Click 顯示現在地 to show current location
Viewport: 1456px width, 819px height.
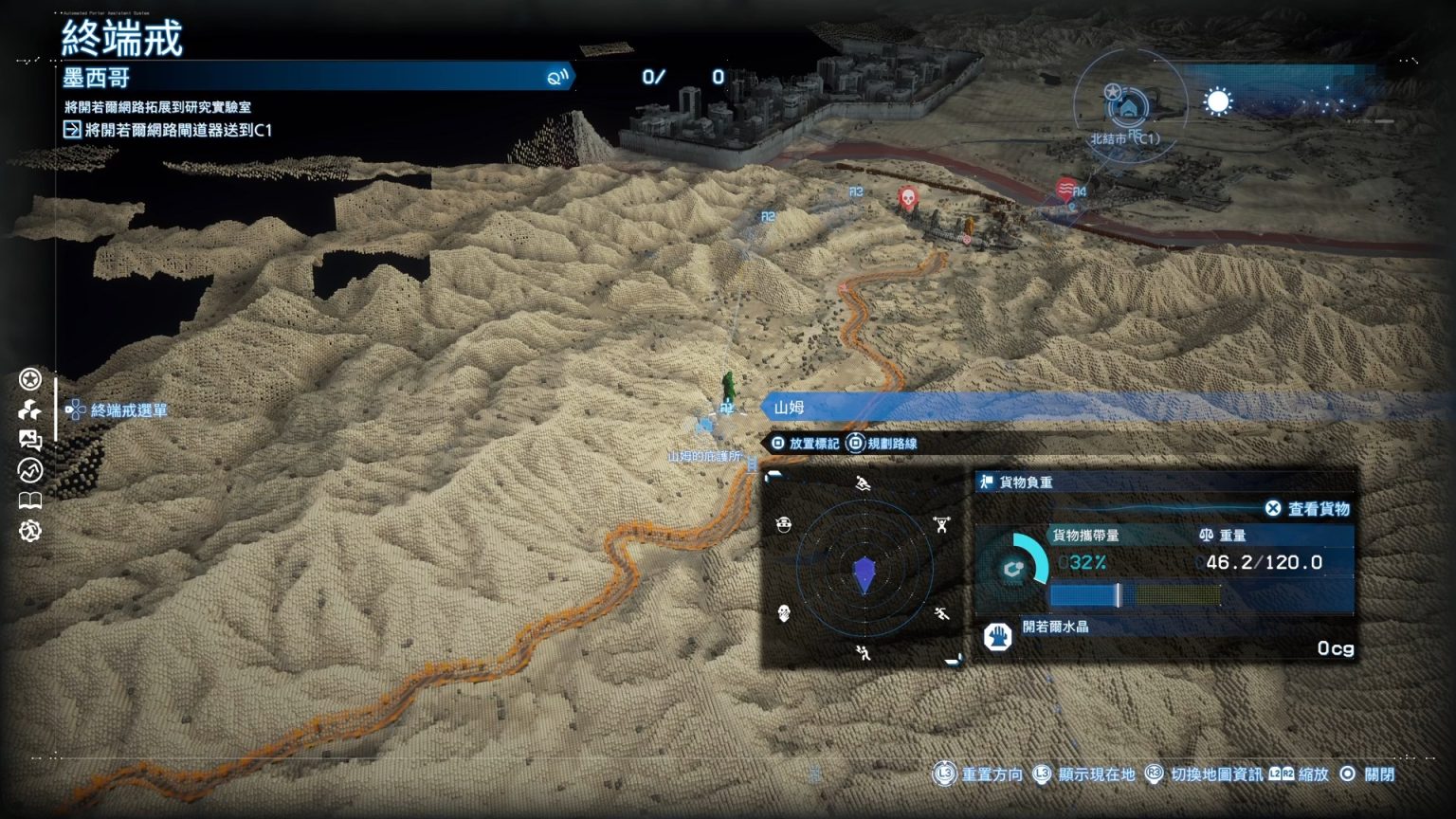[x=1084, y=774]
